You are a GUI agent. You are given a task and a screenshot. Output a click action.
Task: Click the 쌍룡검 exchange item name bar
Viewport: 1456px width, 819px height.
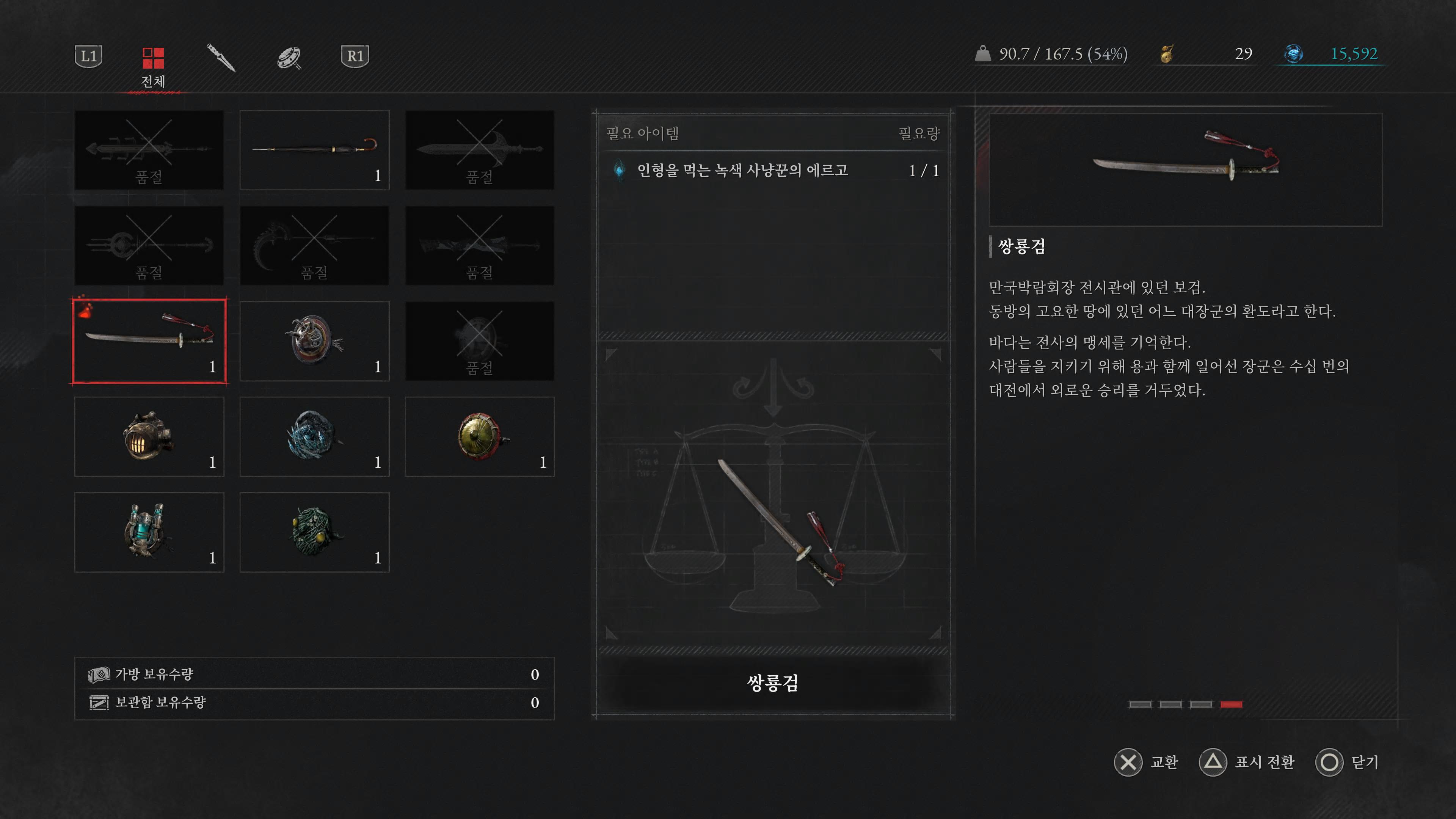click(773, 683)
